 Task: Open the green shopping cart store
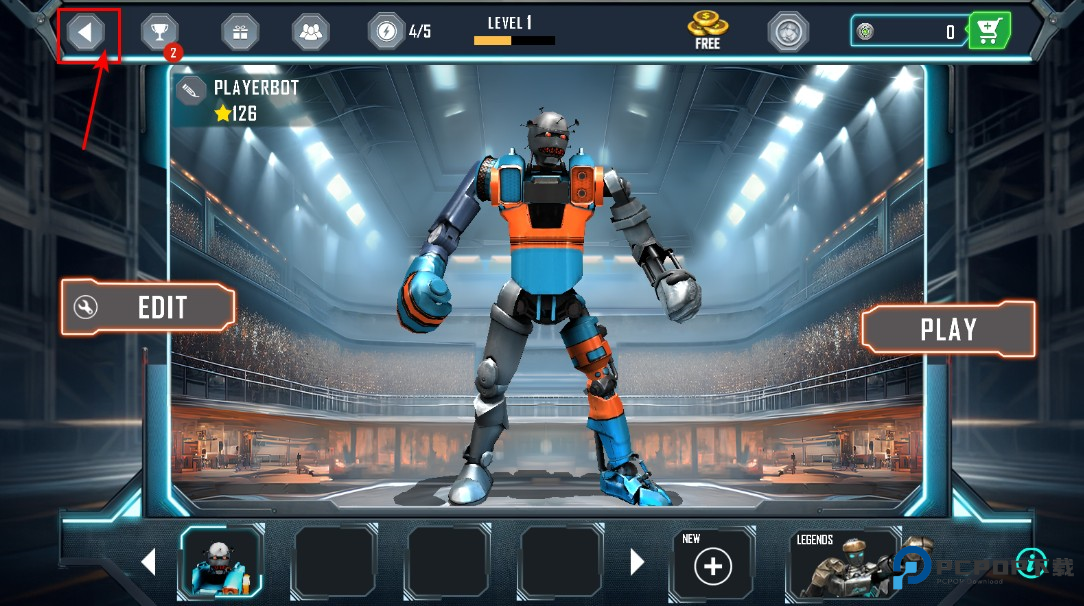click(989, 31)
